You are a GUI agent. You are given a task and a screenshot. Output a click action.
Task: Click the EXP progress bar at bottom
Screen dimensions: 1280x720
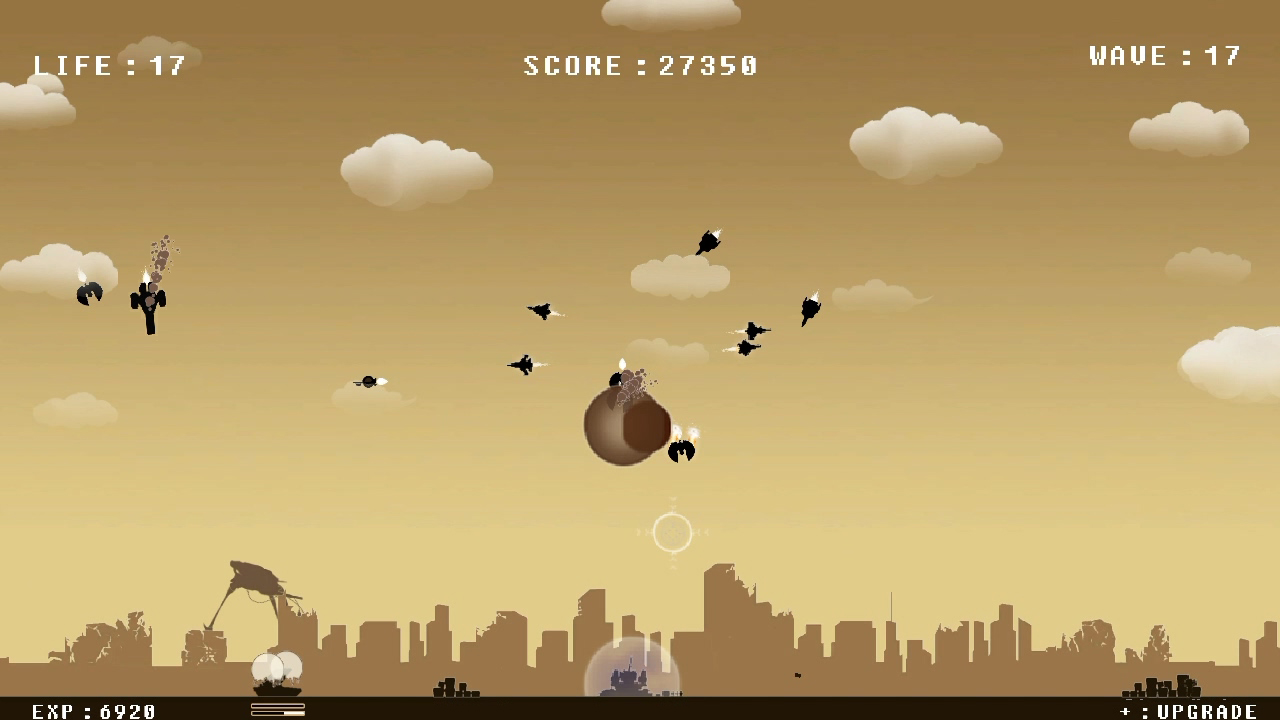278,710
